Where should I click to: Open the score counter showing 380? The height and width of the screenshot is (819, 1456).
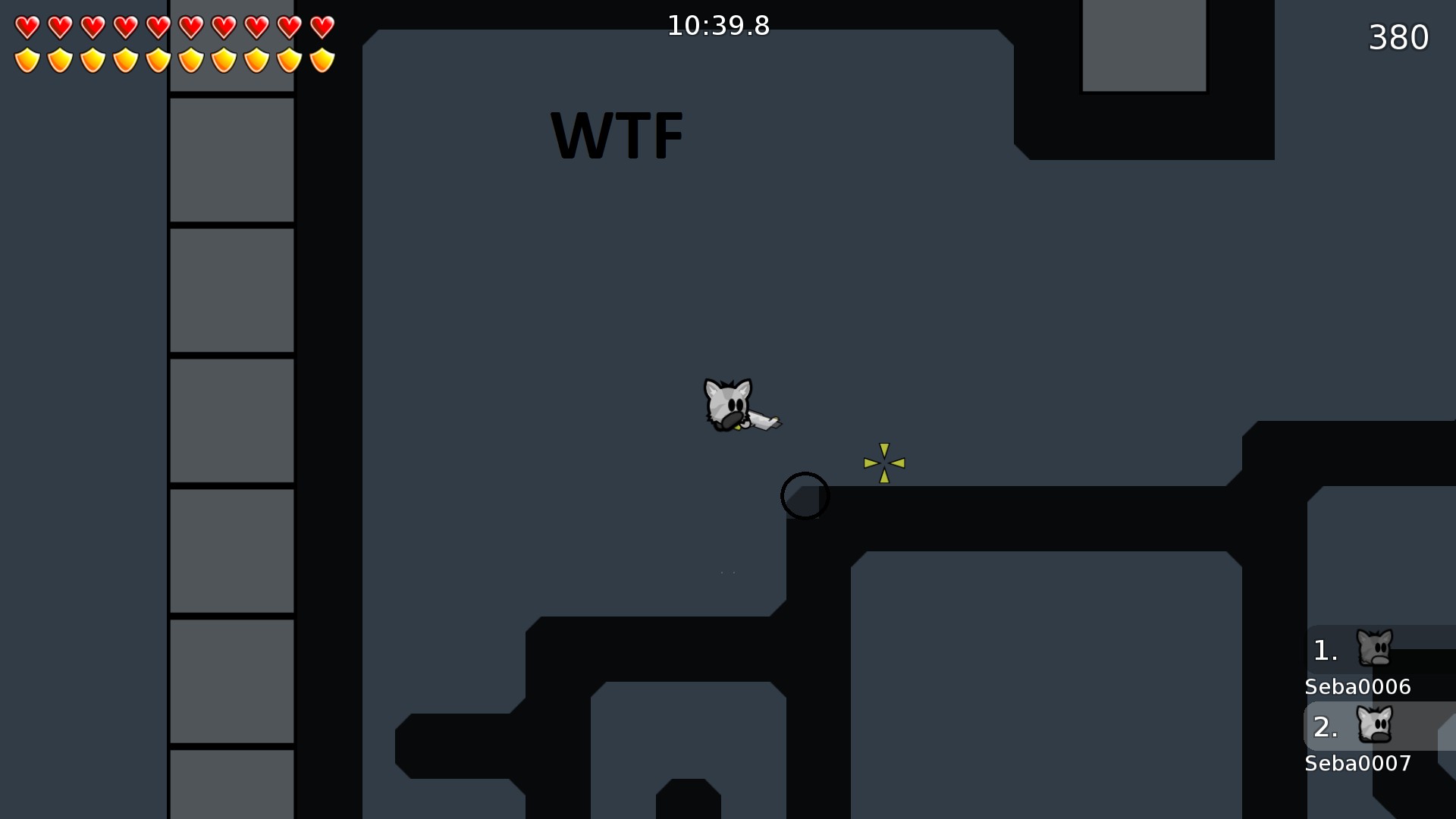click(x=1398, y=36)
